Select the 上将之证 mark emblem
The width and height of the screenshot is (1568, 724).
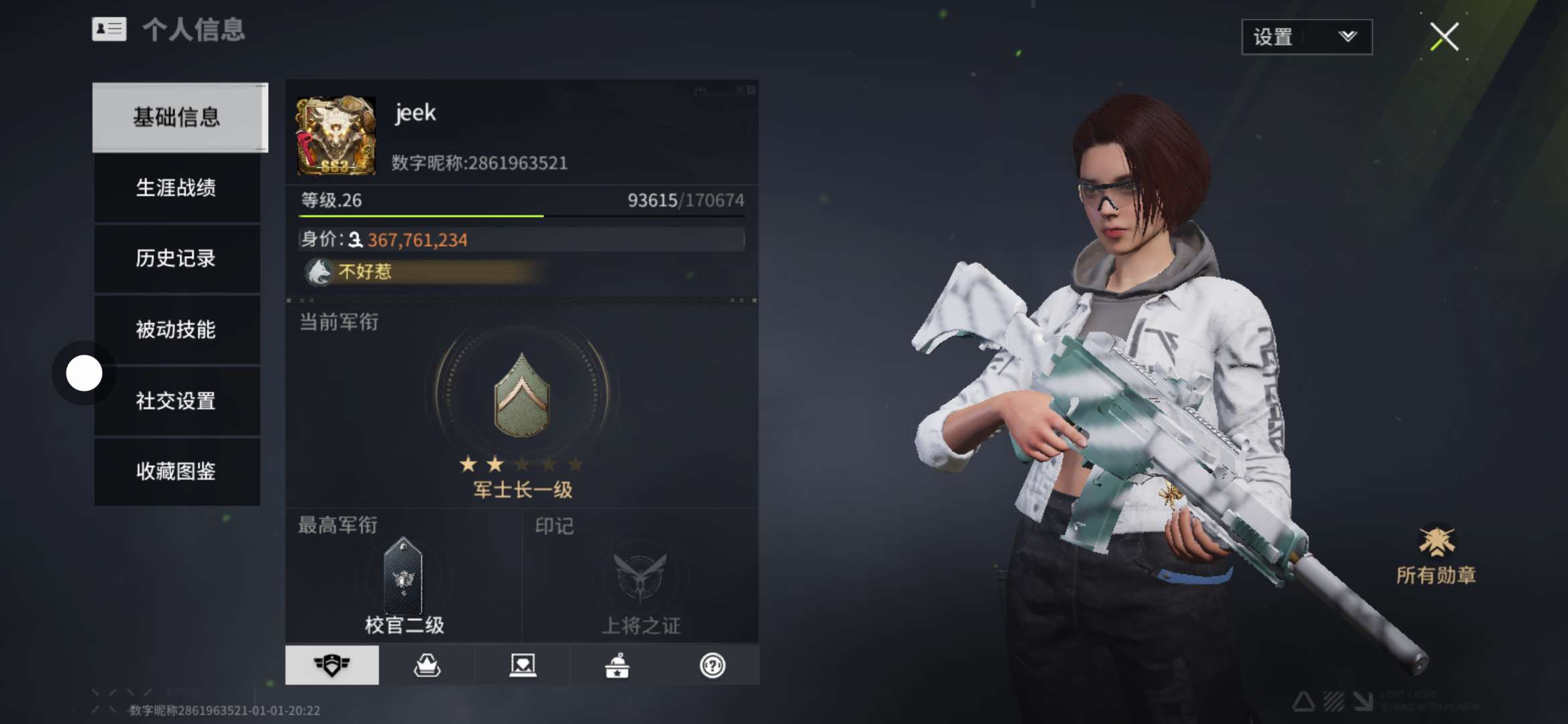tap(641, 576)
